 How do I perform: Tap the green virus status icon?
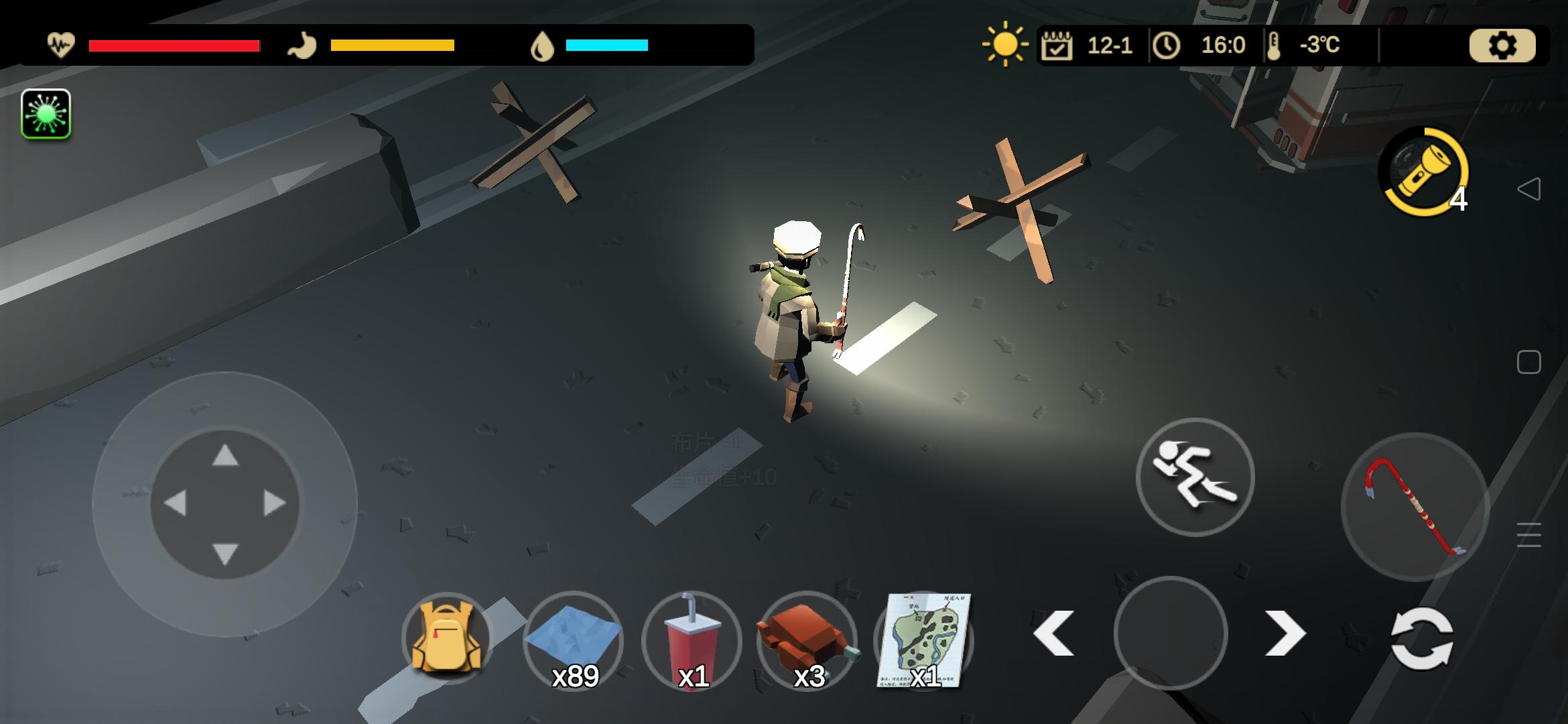[46, 114]
